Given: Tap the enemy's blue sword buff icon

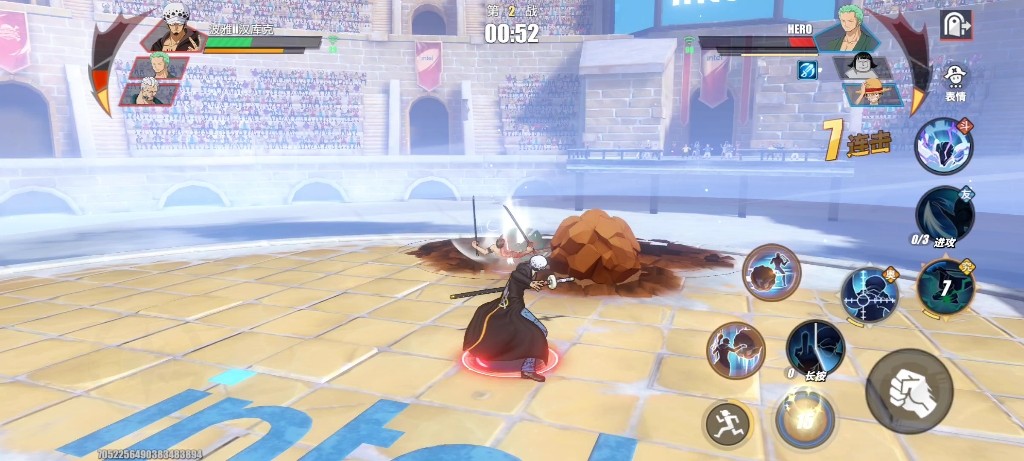Looking at the screenshot, I should (x=807, y=69).
